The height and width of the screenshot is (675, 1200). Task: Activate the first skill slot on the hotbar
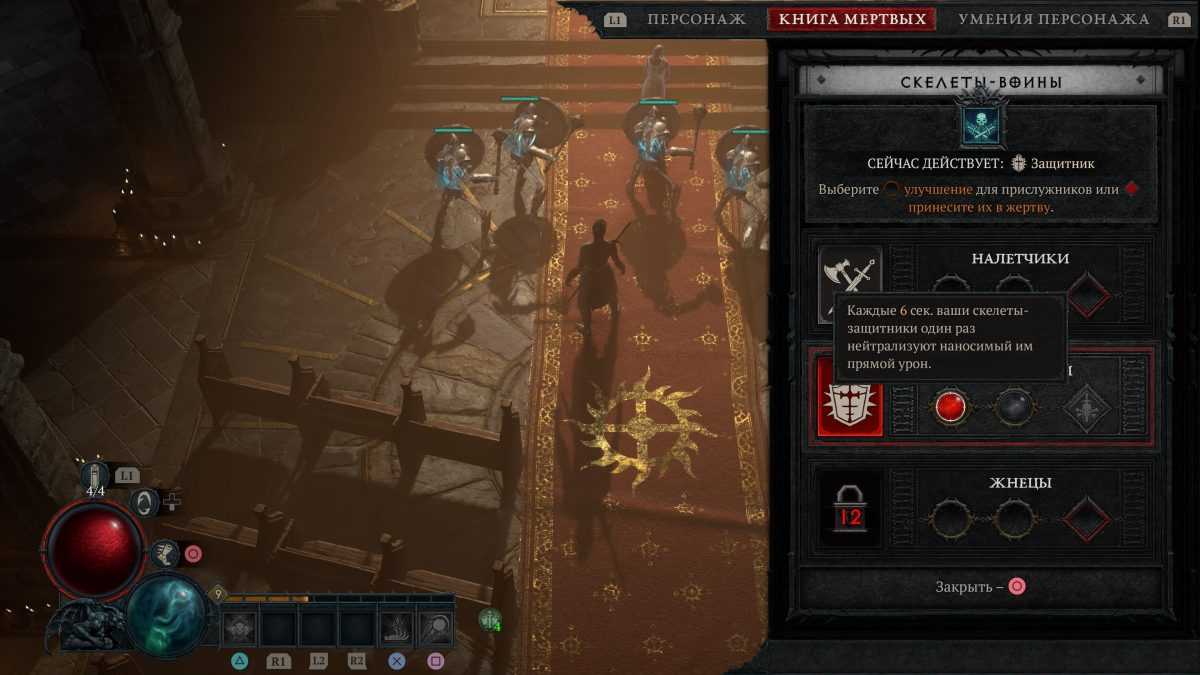point(240,628)
